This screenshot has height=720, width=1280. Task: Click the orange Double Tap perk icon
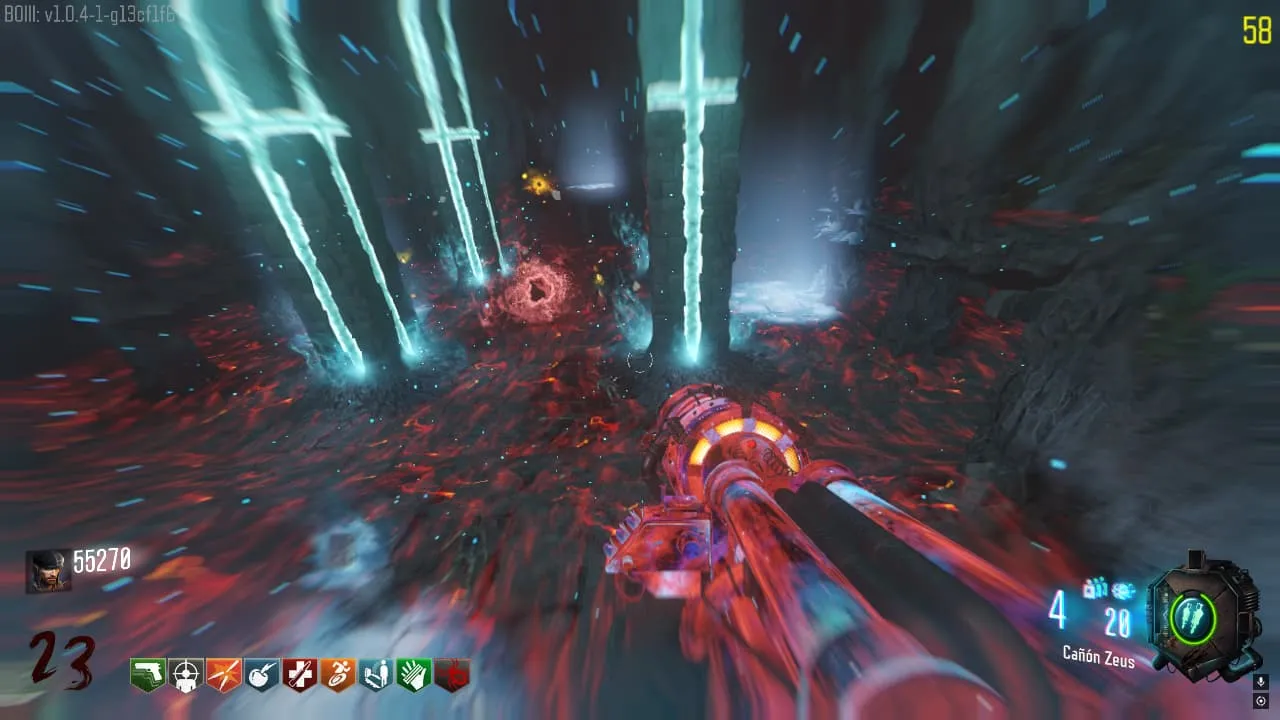pyautogui.click(x=224, y=675)
